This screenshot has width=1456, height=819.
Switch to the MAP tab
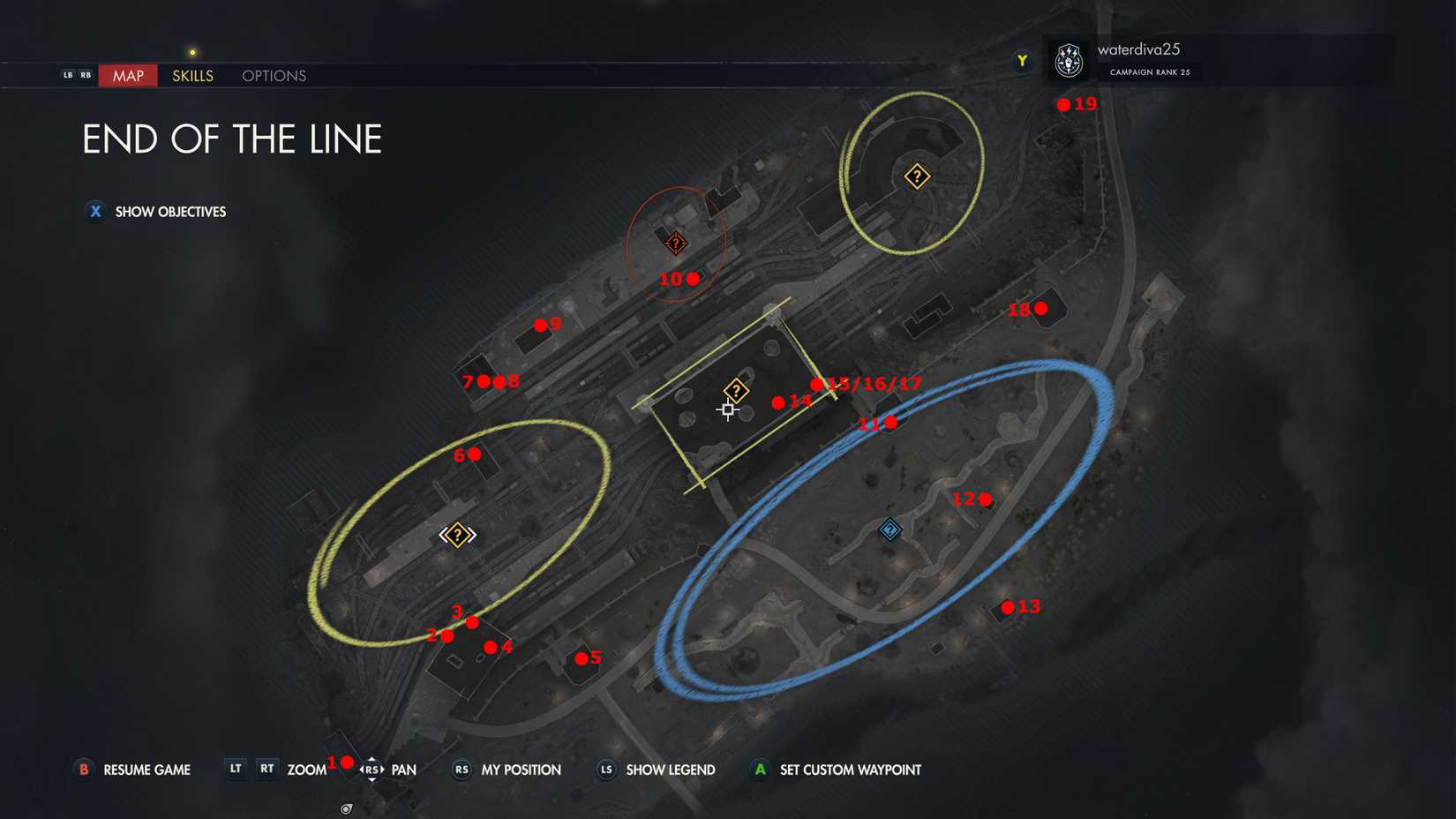coord(127,76)
